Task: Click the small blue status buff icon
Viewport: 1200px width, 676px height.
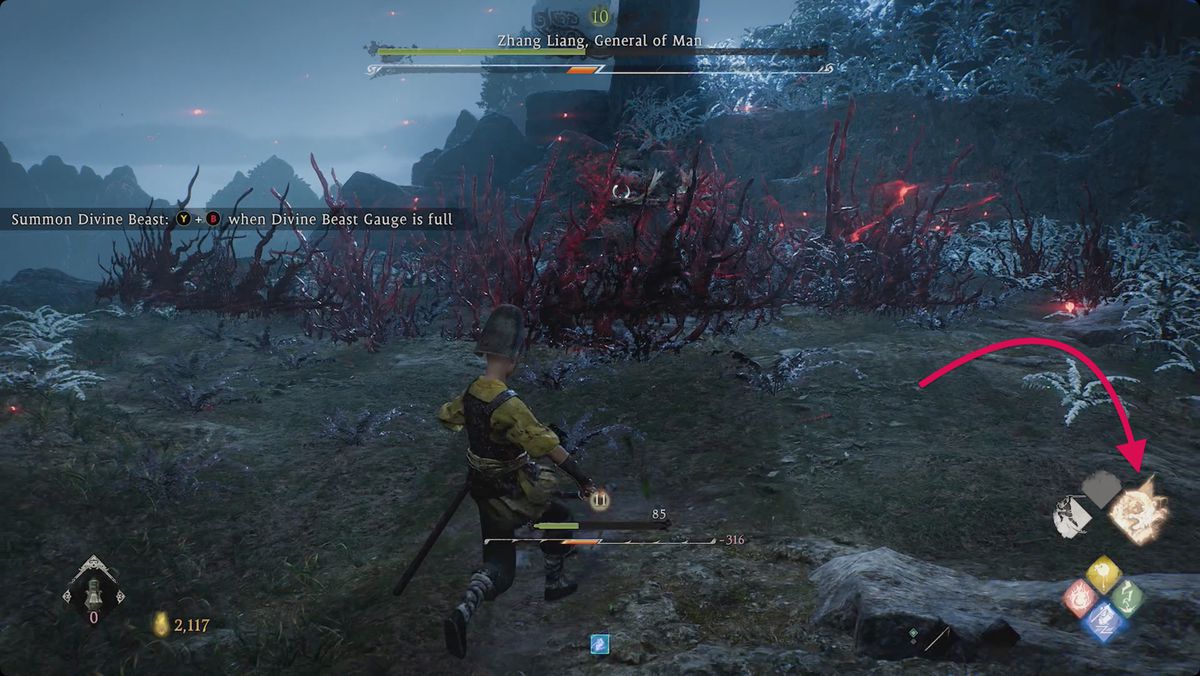Action: pyautogui.click(x=599, y=643)
